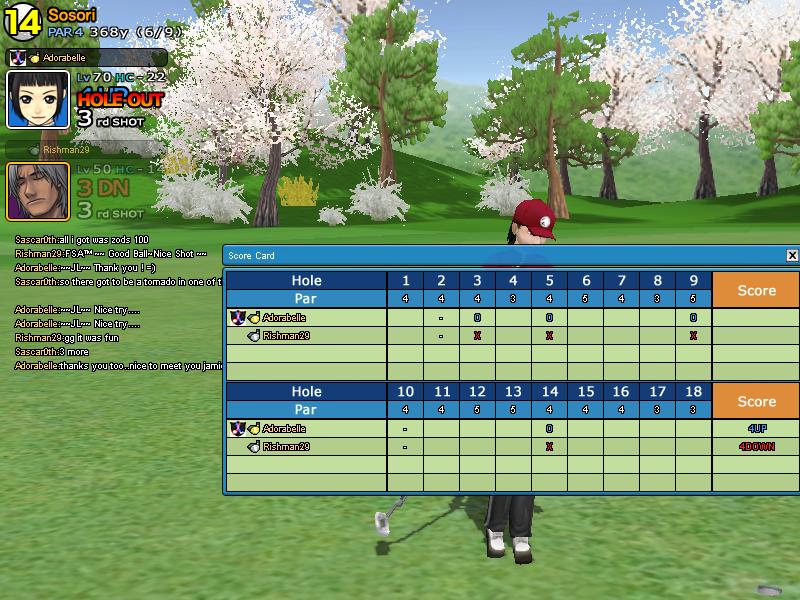Close the Score Card window
Image resolution: width=800 pixels, height=600 pixels.
(x=792, y=256)
